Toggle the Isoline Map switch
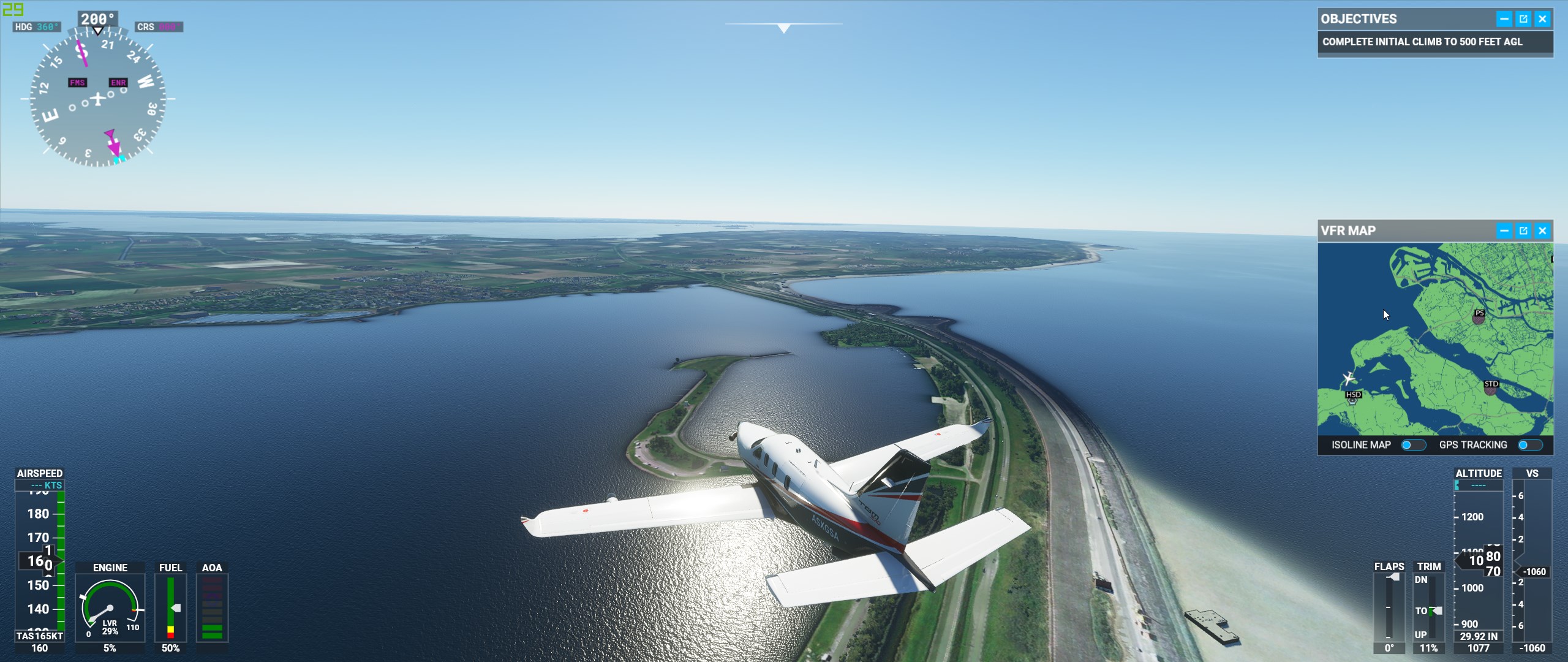The image size is (1568, 662). click(1413, 445)
